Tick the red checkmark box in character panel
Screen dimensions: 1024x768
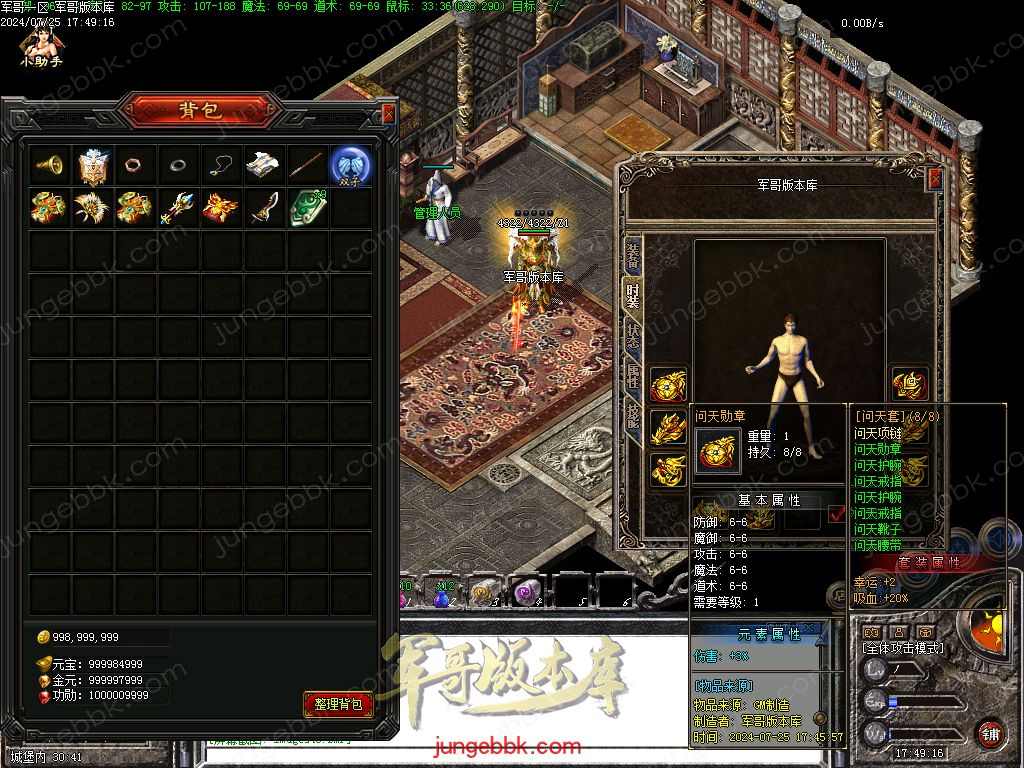(837, 514)
